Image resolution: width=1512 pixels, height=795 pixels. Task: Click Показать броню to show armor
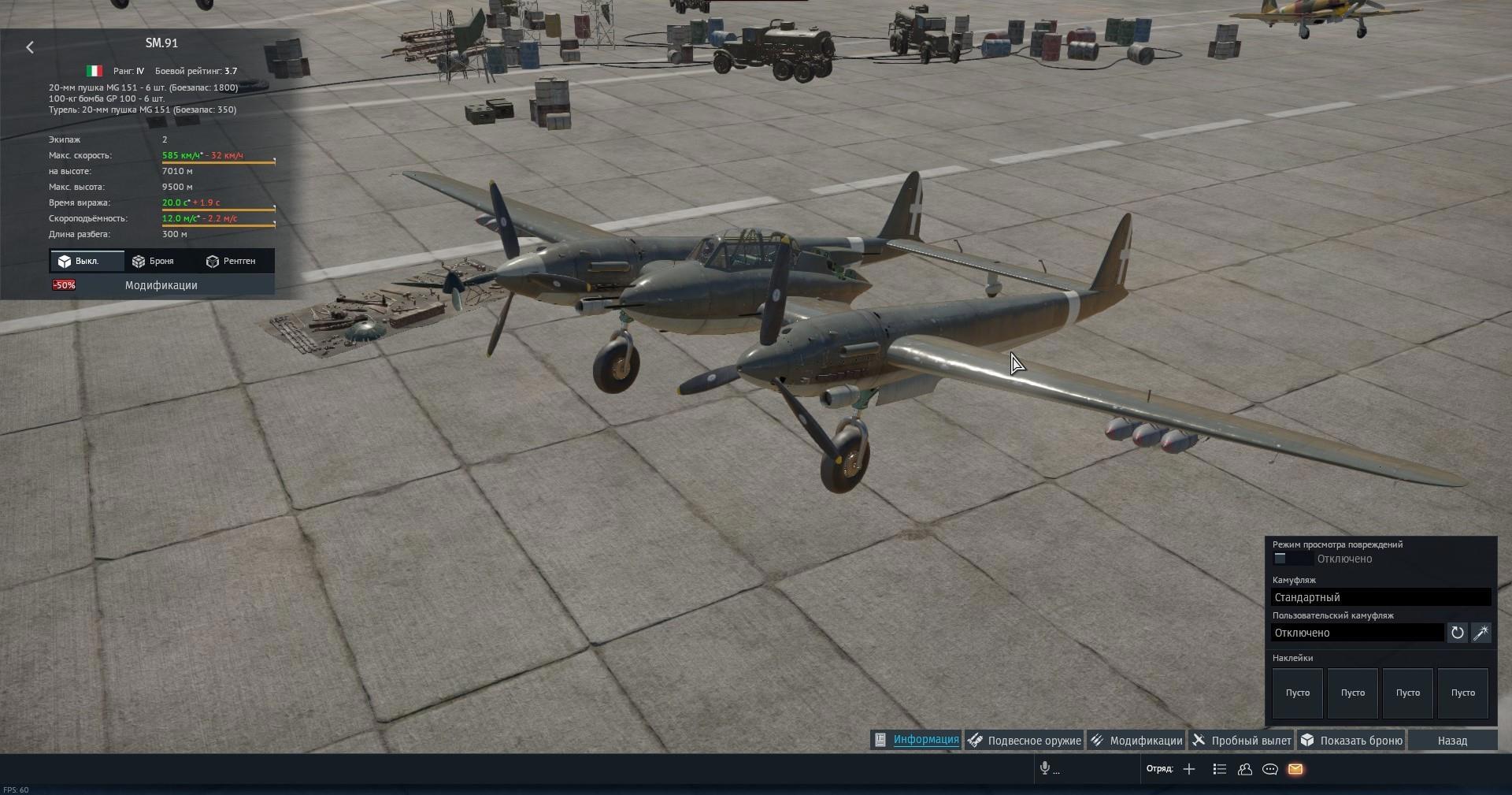click(x=1351, y=741)
